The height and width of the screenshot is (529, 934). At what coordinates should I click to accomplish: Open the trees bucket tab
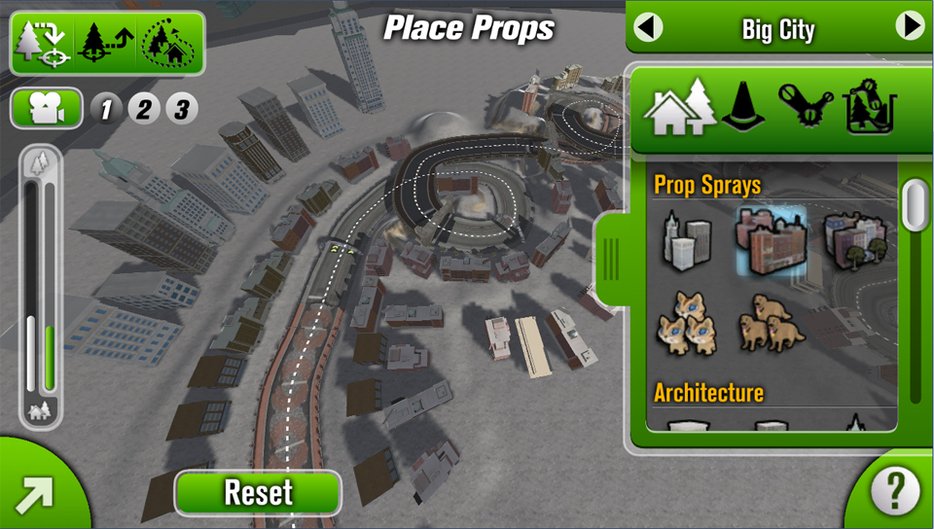point(868,108)
